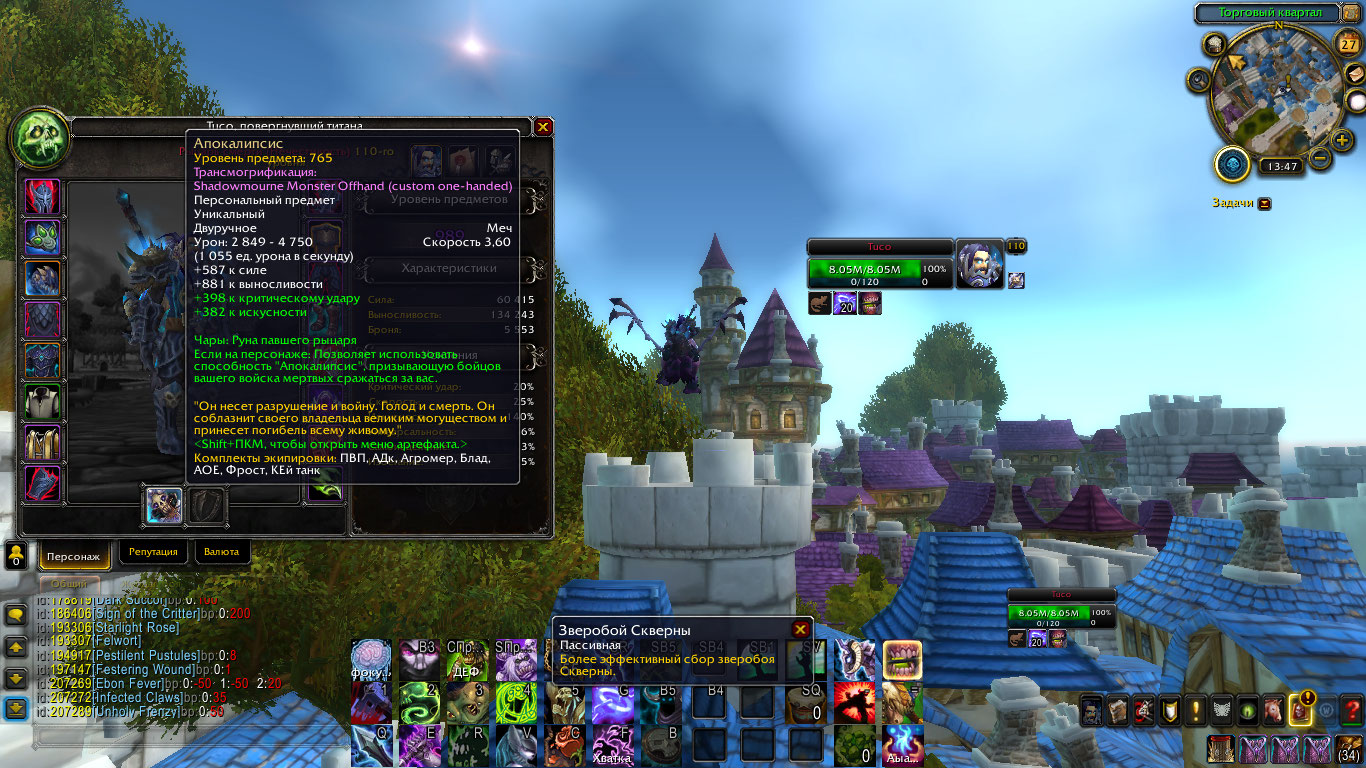Close the Зверобой Скверны tooltip
1366x768 pixels.
[x=800, y=629]
